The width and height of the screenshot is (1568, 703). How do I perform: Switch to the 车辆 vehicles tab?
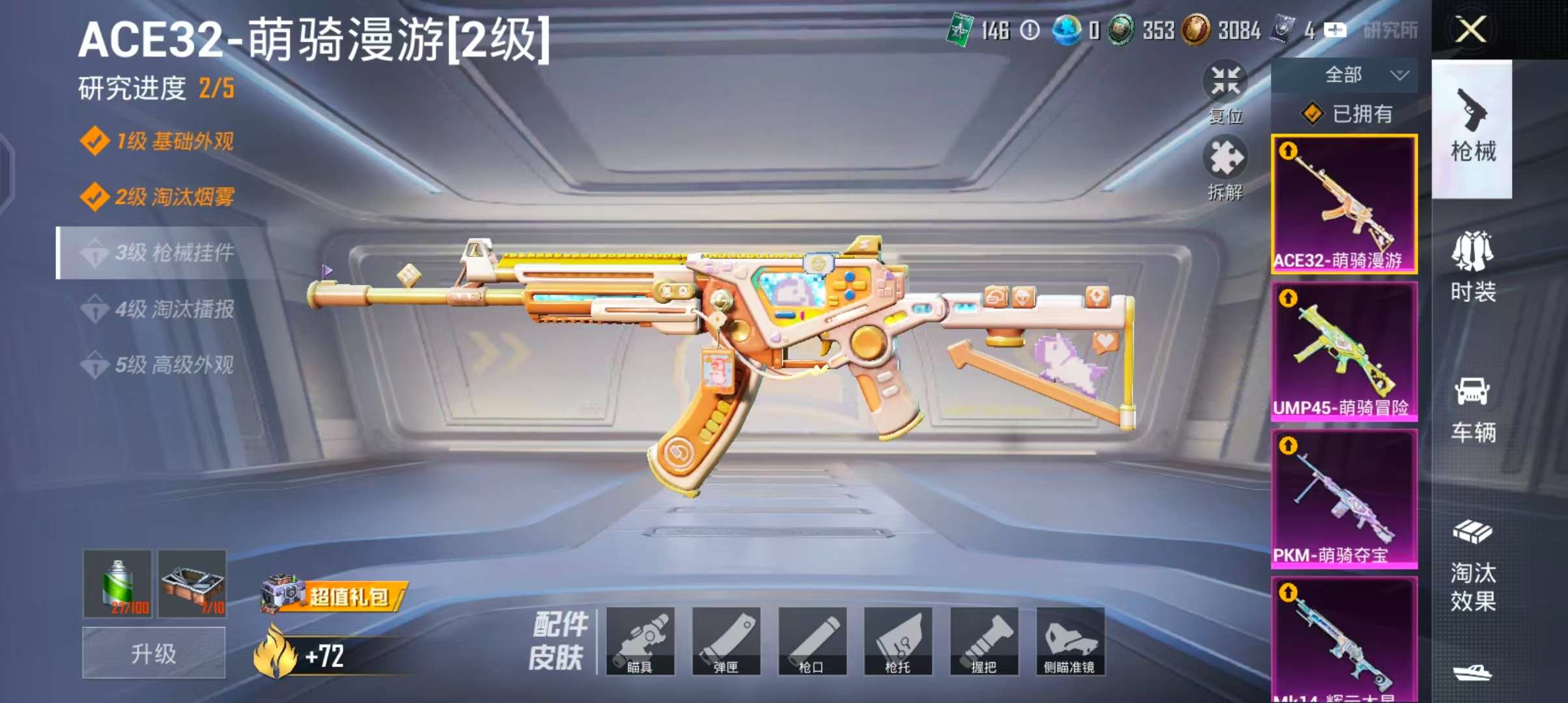1472,409
